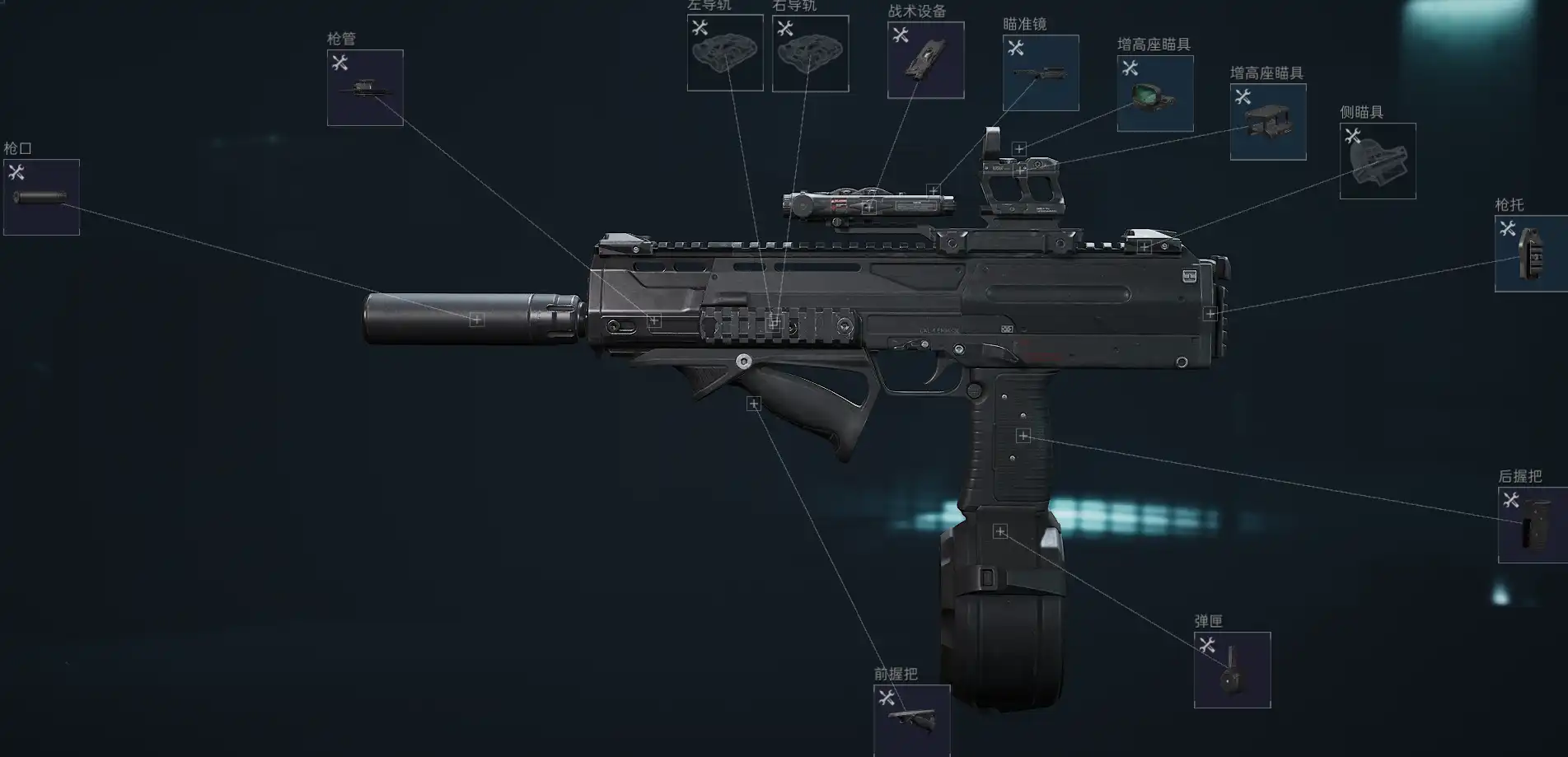The height and width of the screenshot is (757, 1568).
Task: Open the 前握把 foregrip slot
Action: (911, 720)
